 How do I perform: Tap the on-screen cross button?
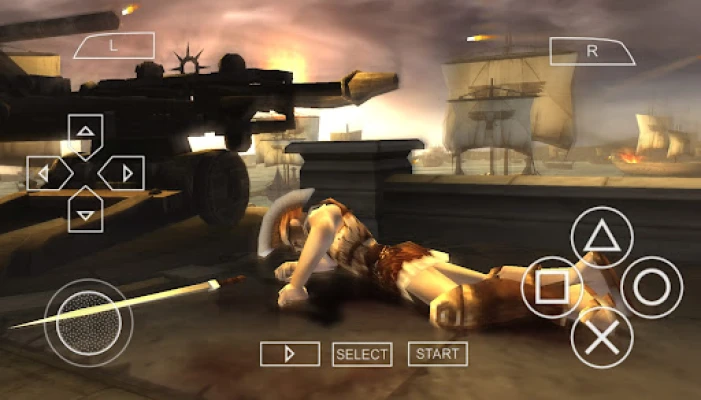click(x=602, y=337)
